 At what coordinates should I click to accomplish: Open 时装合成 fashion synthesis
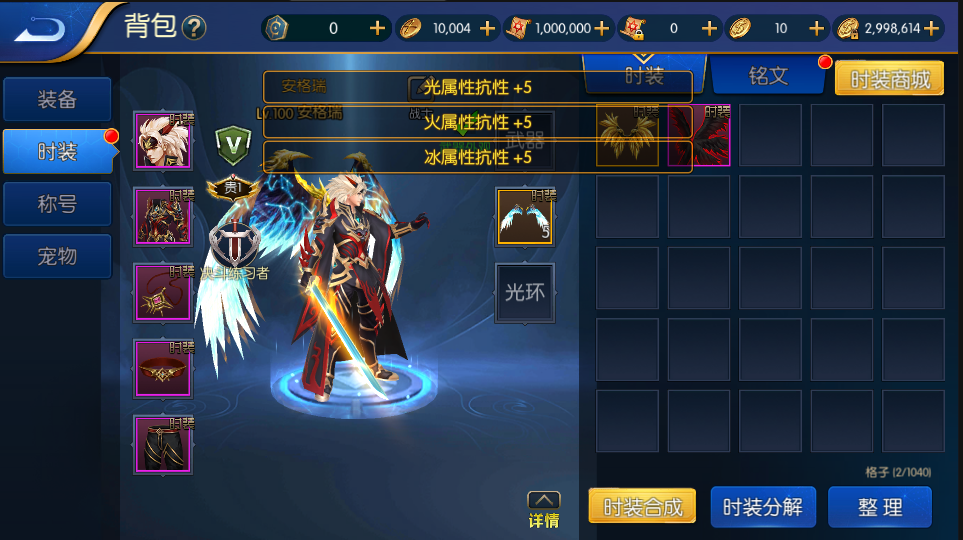(x=642, y=507)
